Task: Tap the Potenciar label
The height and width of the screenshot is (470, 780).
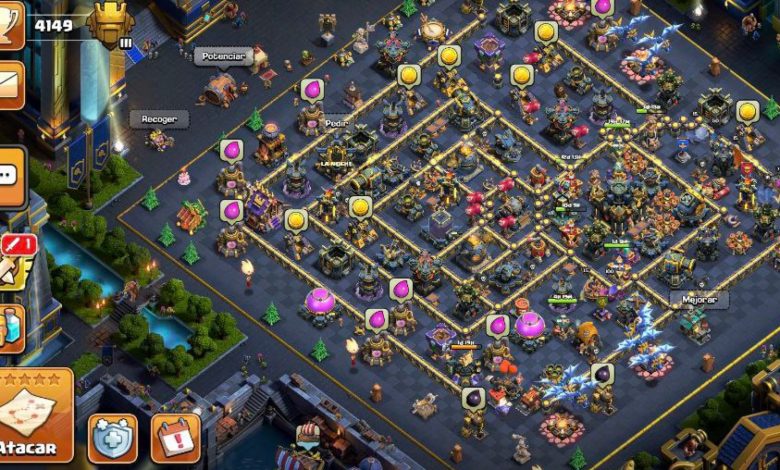Action: click(222, 56)
